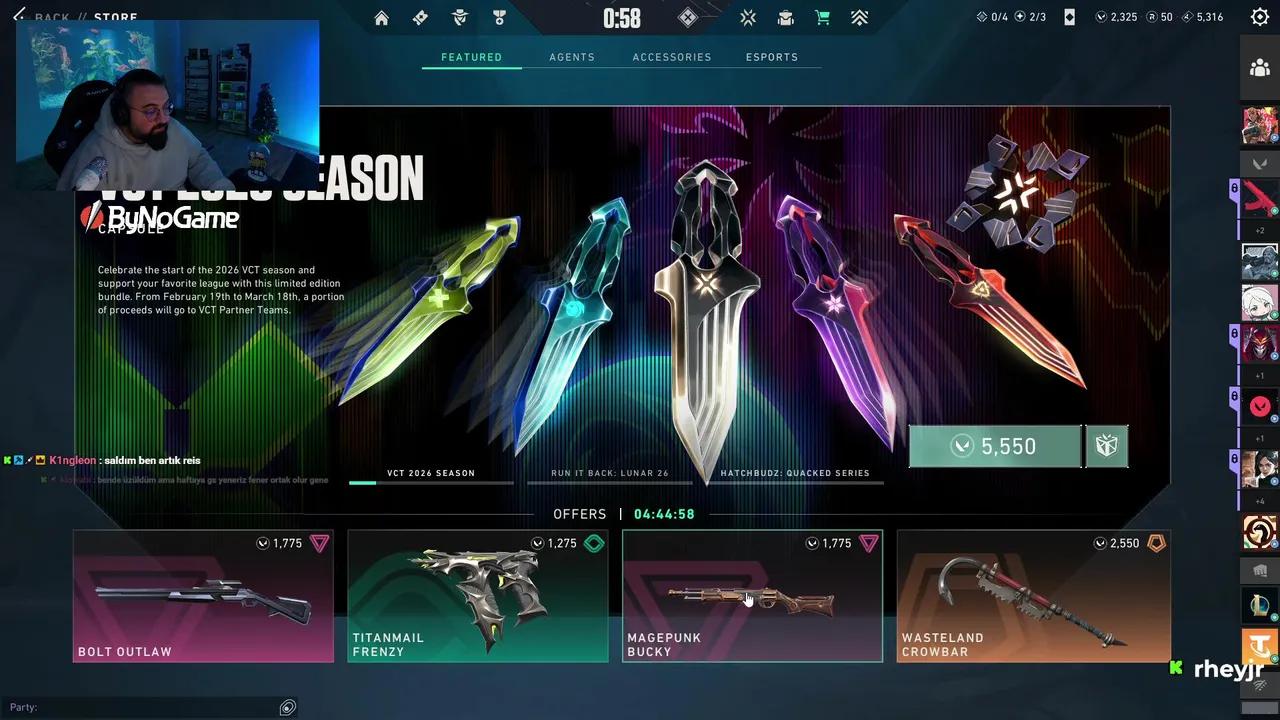1280x720 pixels.
Task: Select the Bolt Outlaw offer
Action: (x=203, y=596)
